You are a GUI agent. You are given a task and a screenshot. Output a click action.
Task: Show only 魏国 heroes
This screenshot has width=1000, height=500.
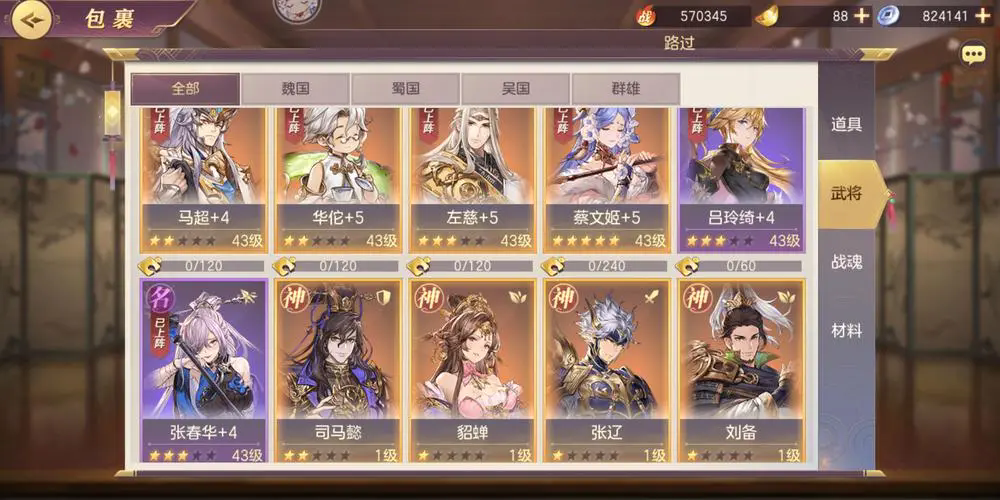pyautogui.click(x=295, y=89)
